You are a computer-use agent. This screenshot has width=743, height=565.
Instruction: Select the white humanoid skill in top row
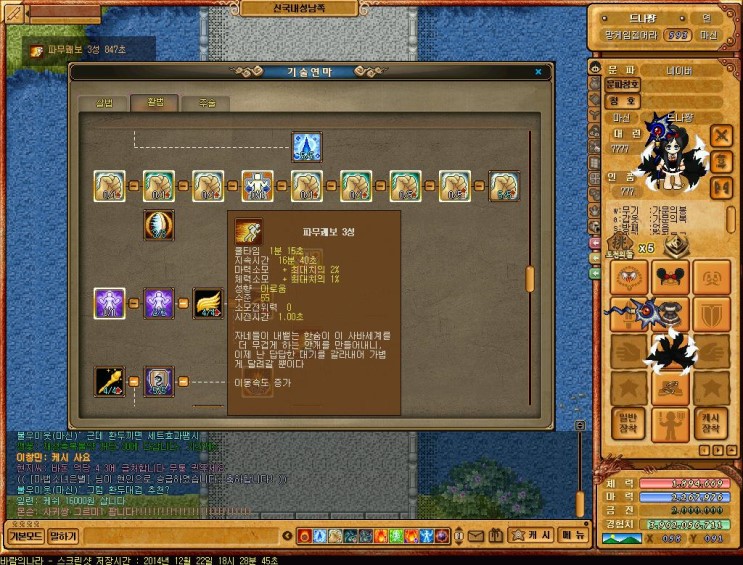(257, 185)
